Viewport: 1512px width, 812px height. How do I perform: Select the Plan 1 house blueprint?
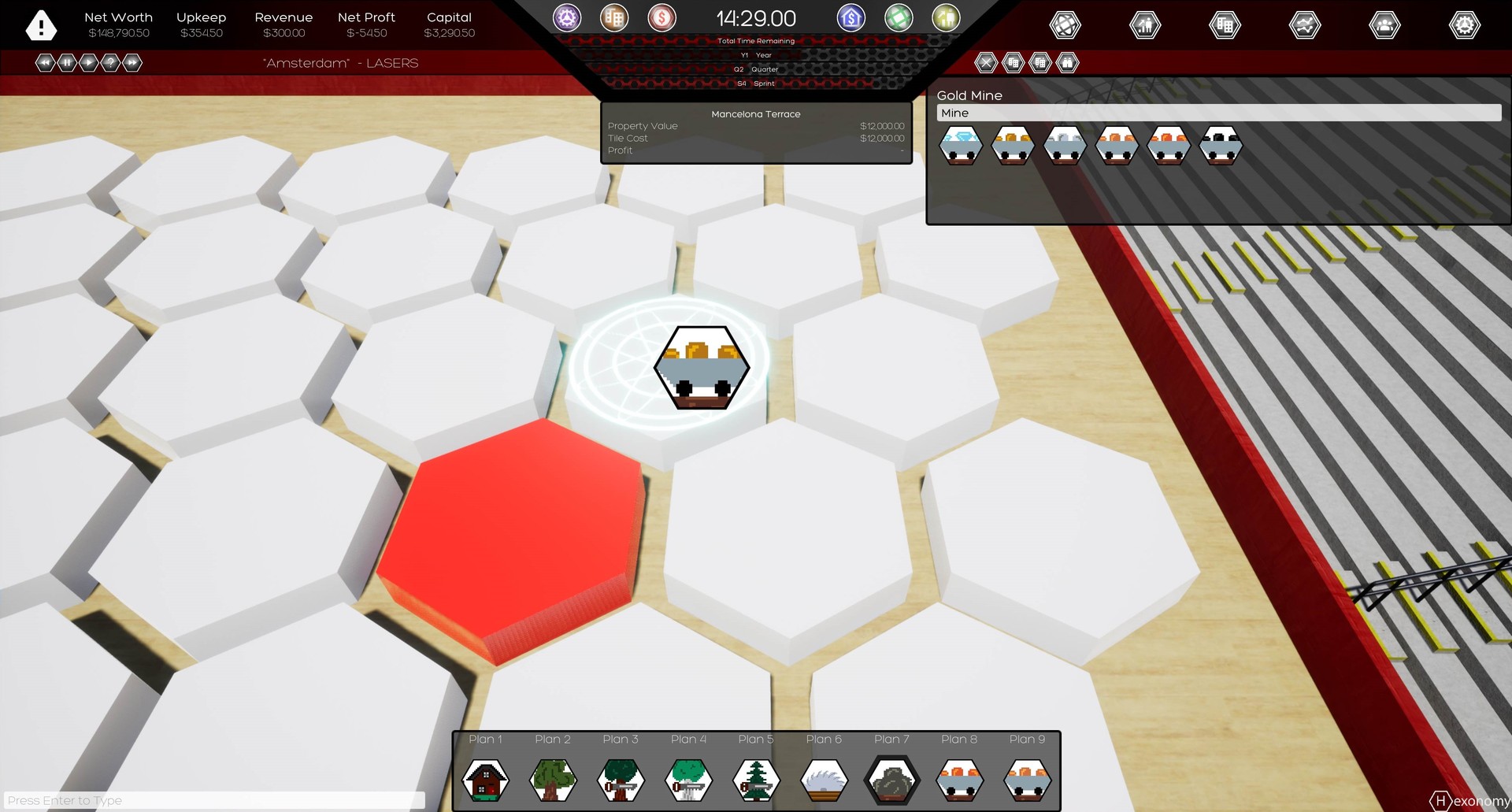485,780
